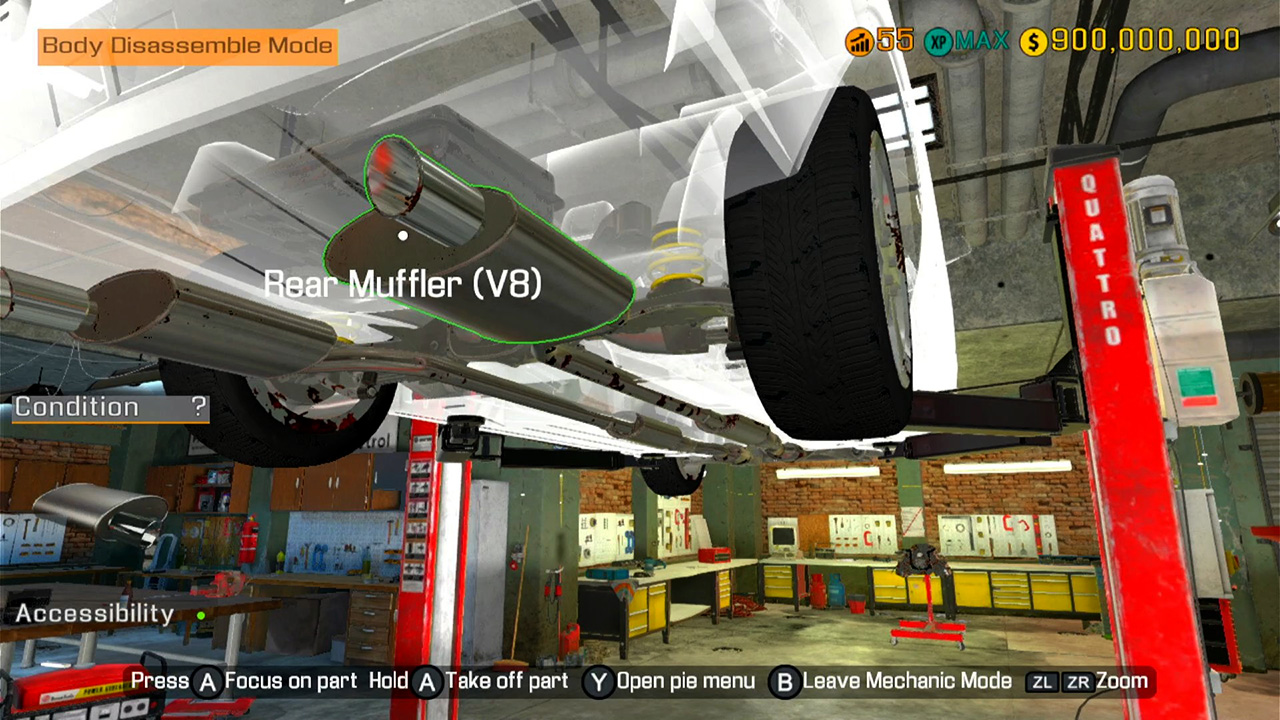
Task: Choose Leave Mechanic Mode
Action: [905, 681]
